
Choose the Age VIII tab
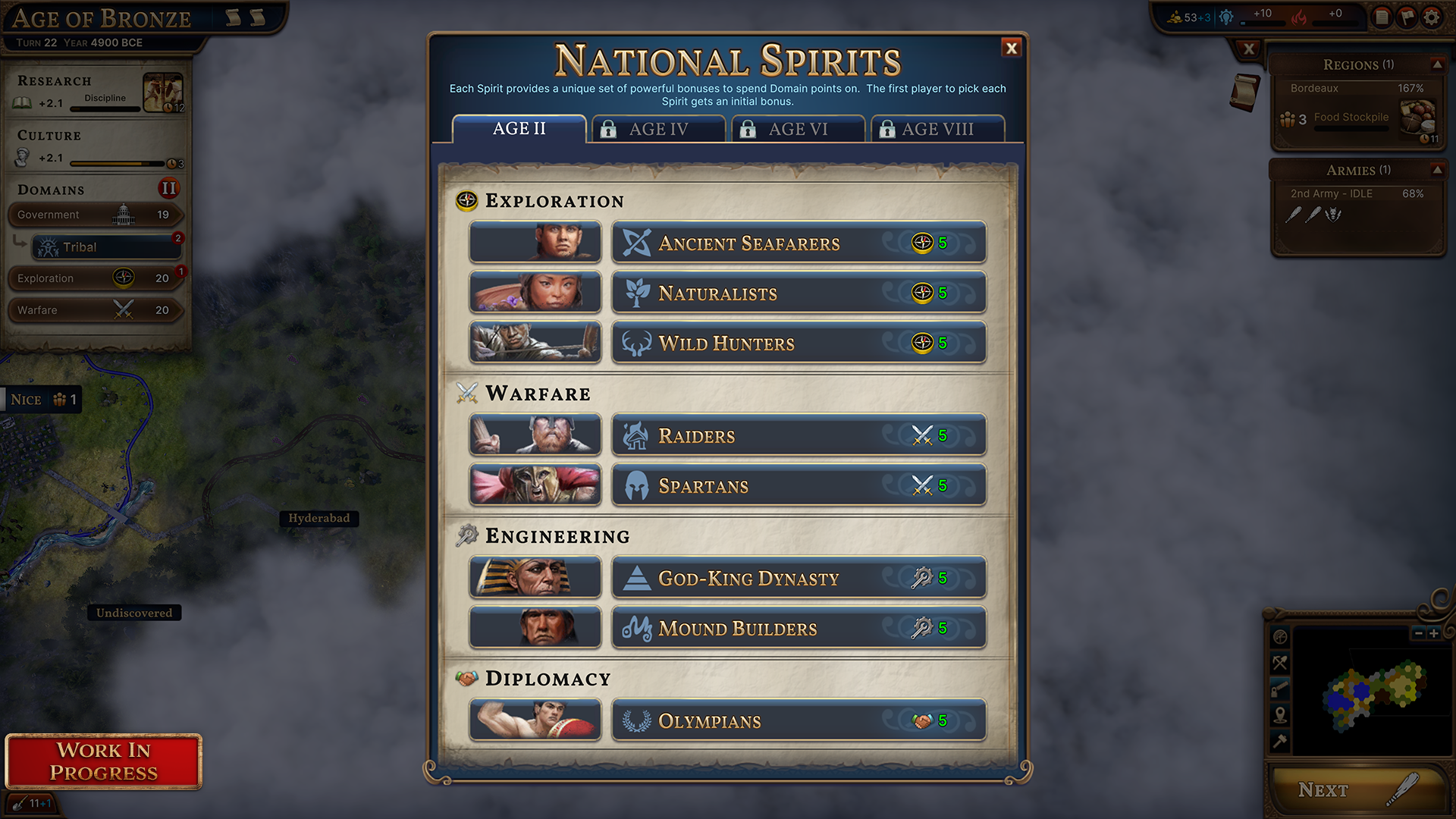(937, 130)
